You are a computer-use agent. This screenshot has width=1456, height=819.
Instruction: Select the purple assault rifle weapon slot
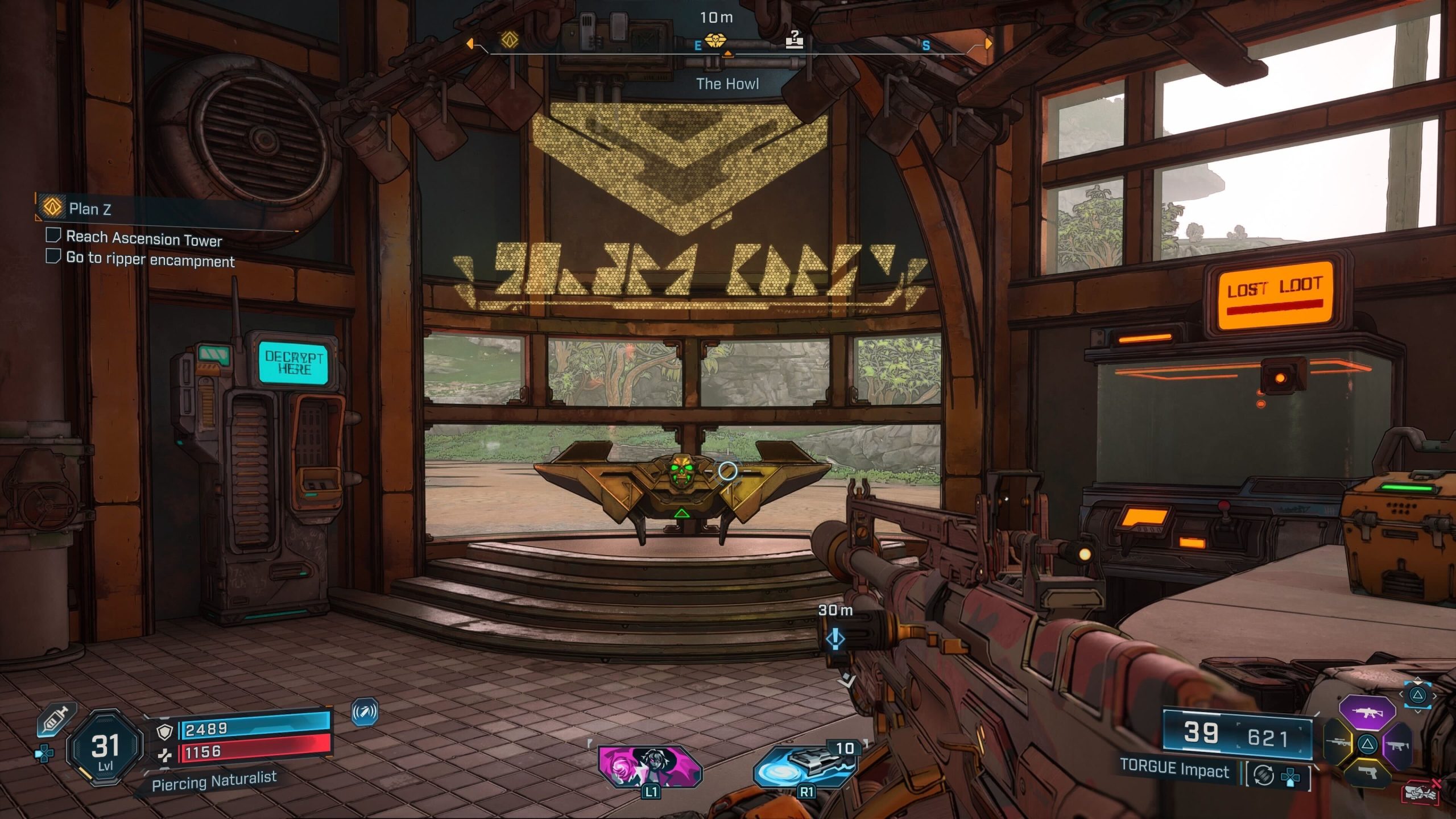pyautogui.click(x=1368, y=712)
